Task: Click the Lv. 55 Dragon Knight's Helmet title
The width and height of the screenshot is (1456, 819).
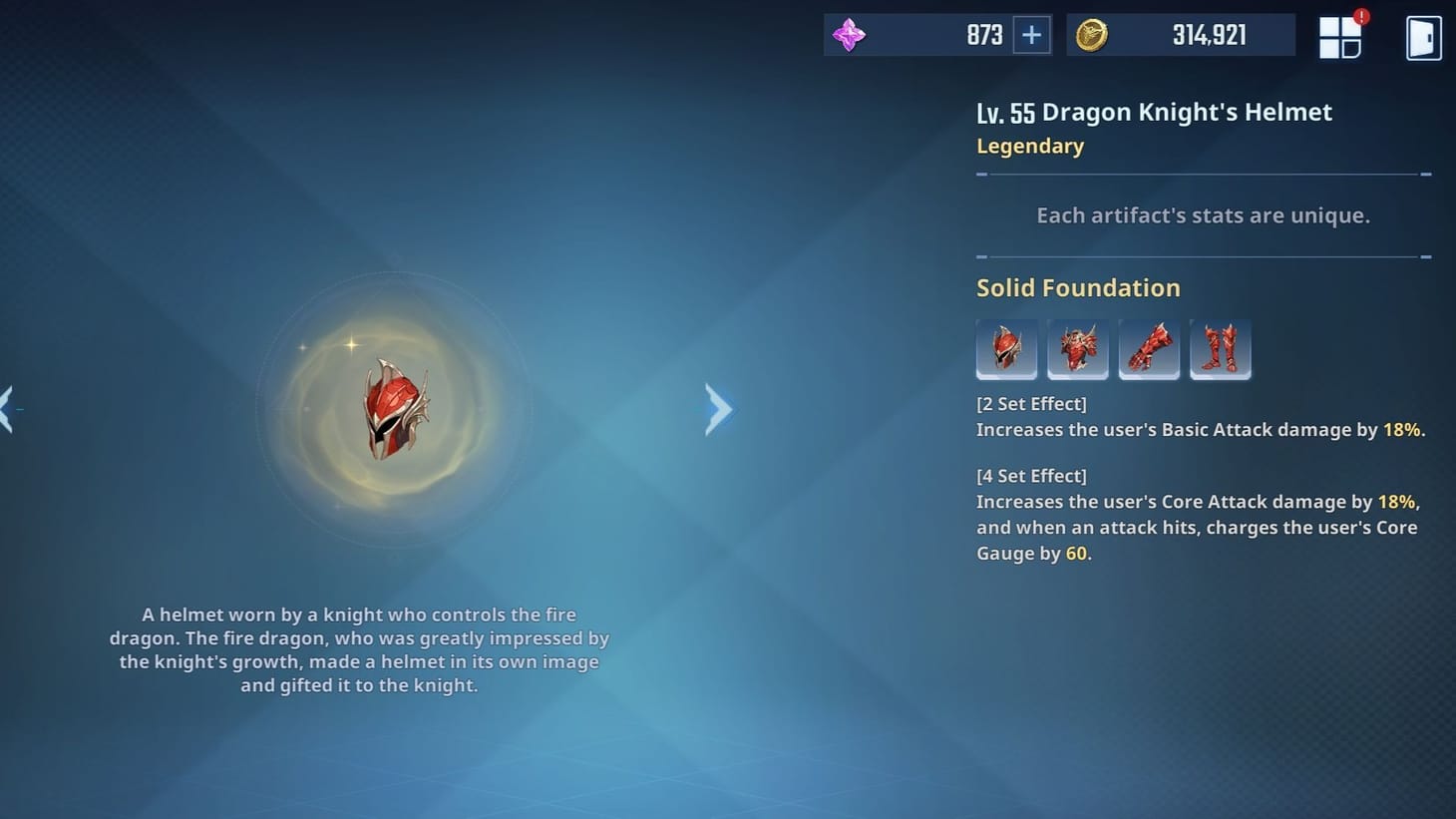Action: point(1153,112)
